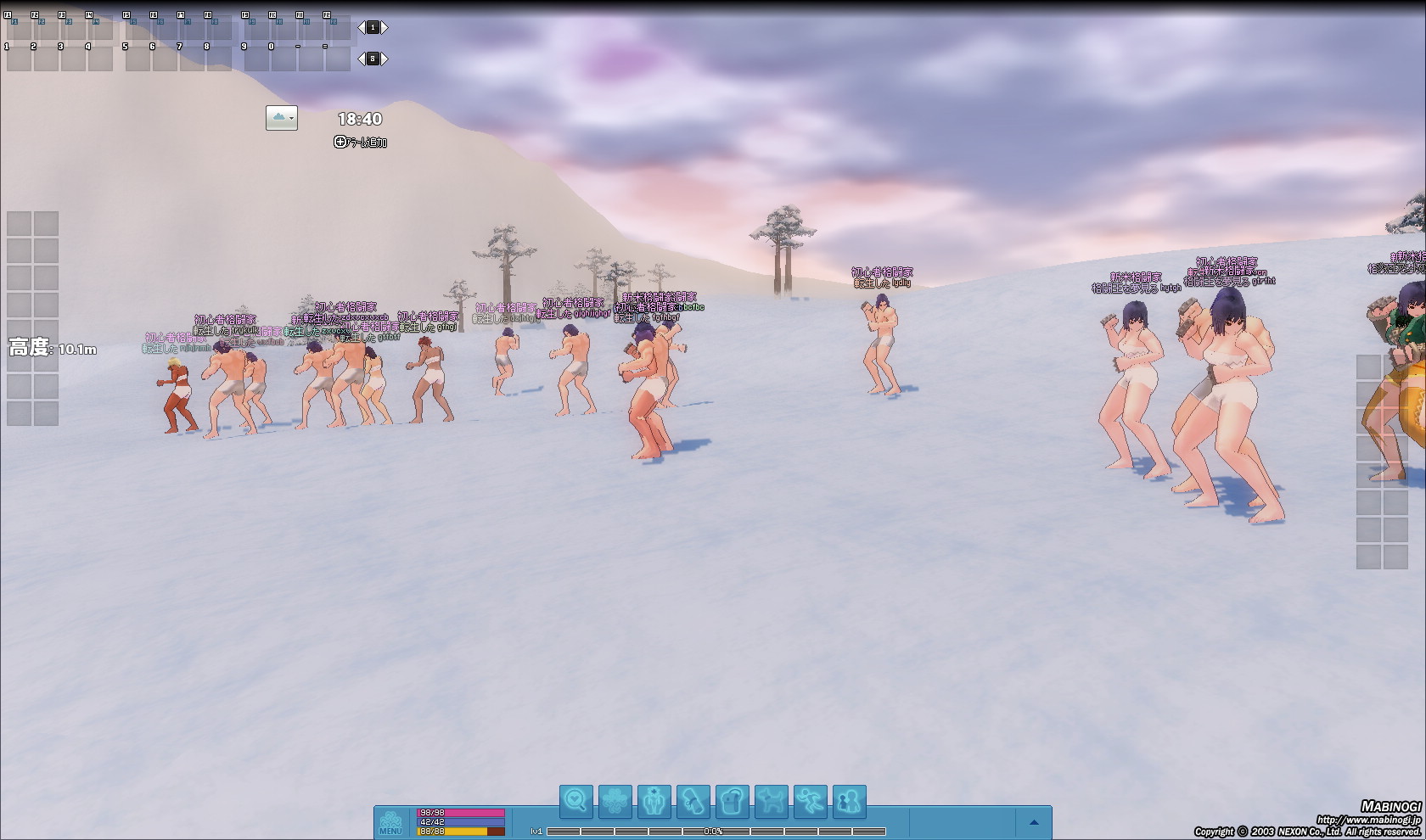The height and width of the screenshot is (840, 1426).
Task: Add an alarm with アラーム追加
Action: (361, 143)
